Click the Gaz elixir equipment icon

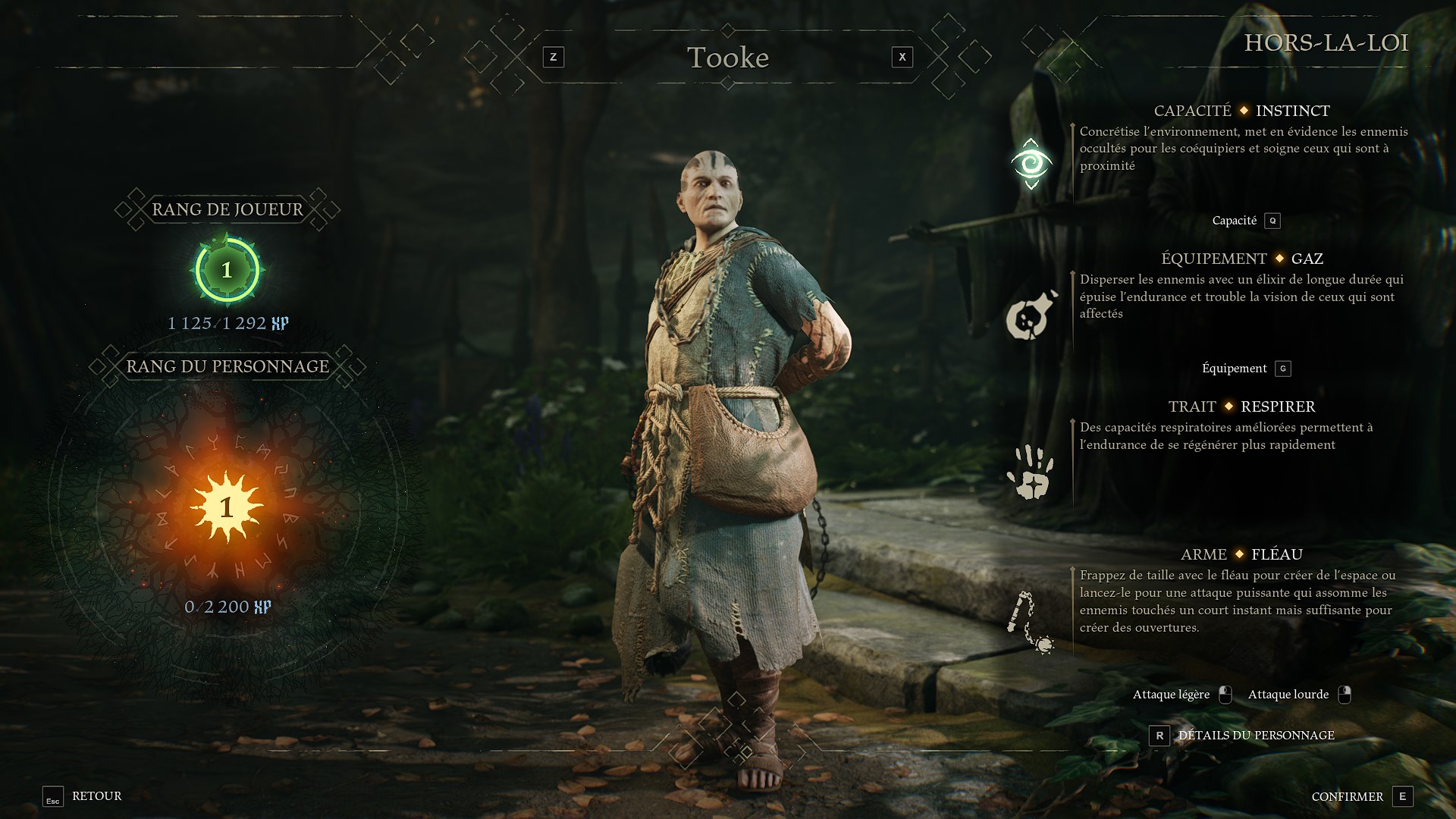pos(1031,315)
